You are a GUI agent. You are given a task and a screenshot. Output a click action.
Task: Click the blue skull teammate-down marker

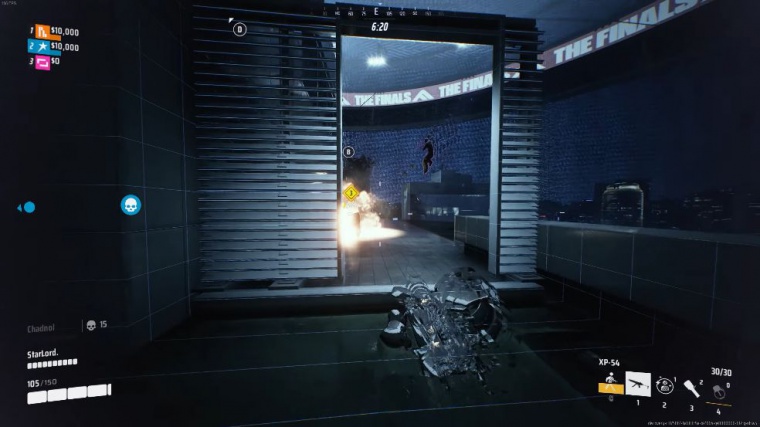(x=130, y=205)
